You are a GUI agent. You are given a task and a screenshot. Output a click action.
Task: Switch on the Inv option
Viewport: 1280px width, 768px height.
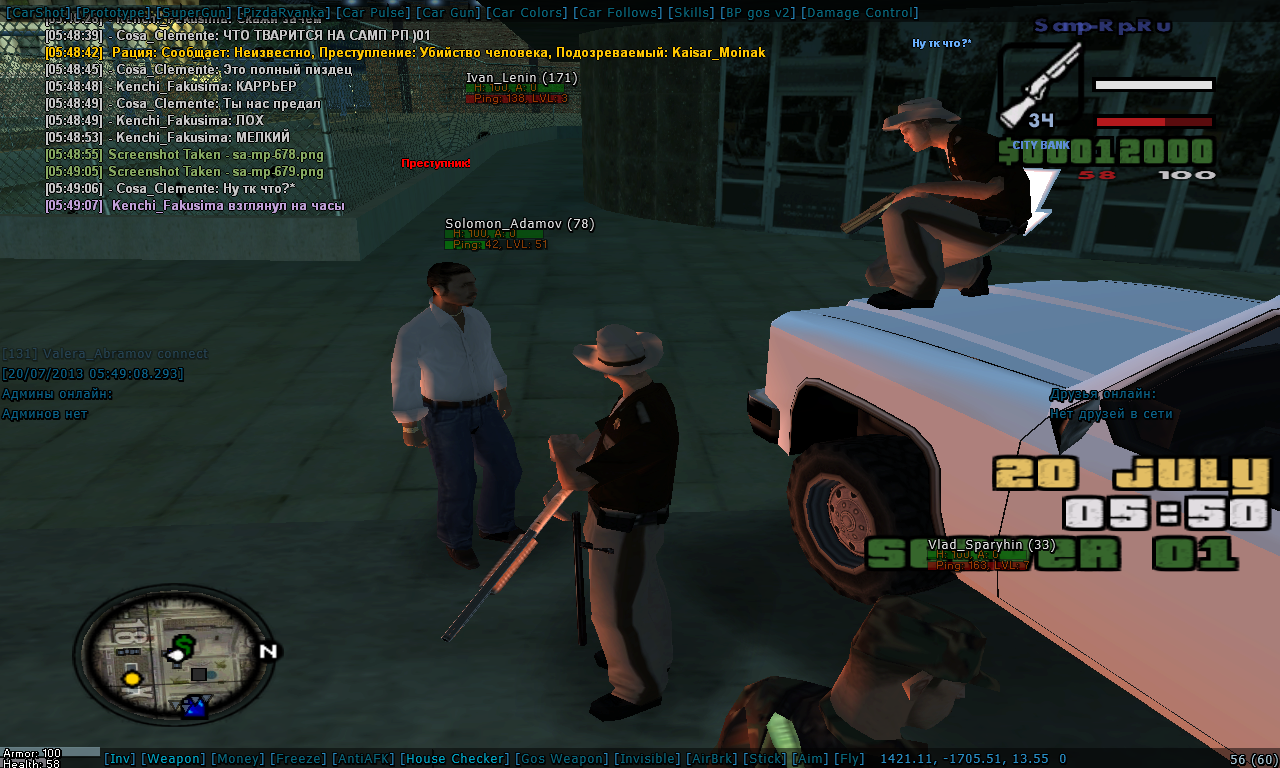(x=120, y=759)
